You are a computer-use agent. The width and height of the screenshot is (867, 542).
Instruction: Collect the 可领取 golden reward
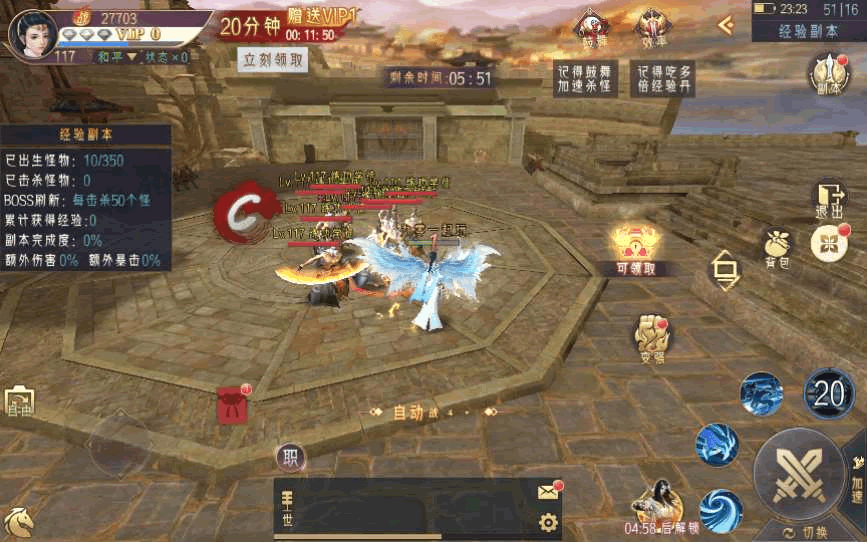pyautogui.click(x=636, y=248)
